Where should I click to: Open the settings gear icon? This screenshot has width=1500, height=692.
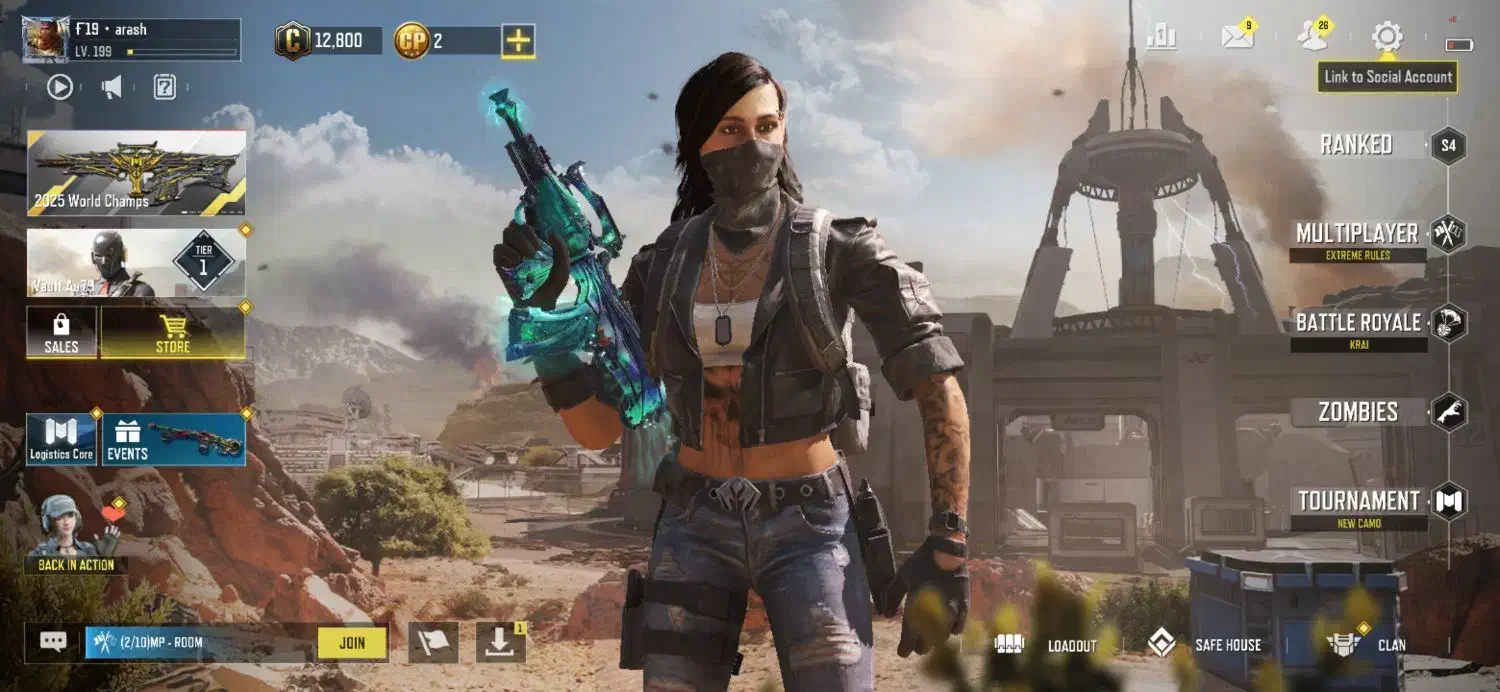point(1387,38)
